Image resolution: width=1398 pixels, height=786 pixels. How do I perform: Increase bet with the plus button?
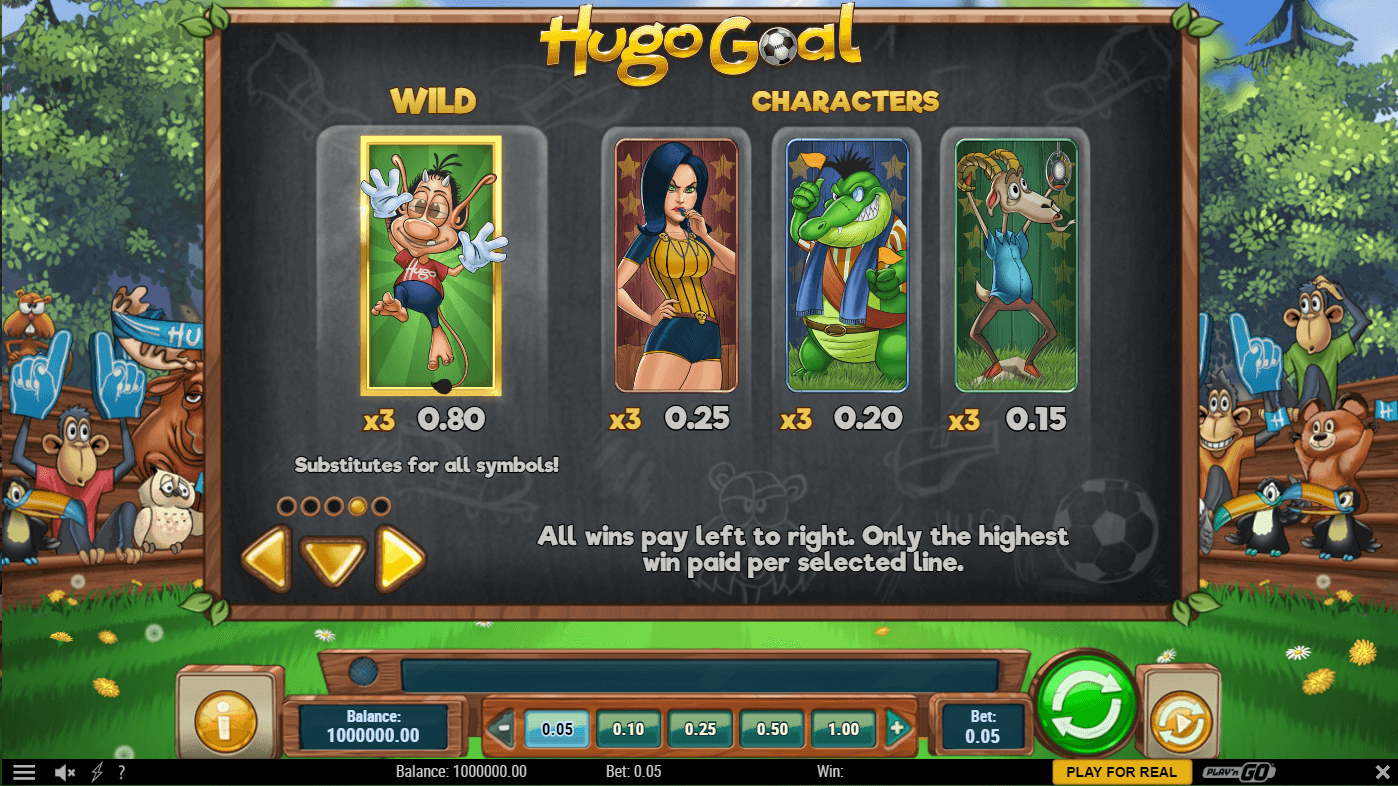tap(897, 729)
